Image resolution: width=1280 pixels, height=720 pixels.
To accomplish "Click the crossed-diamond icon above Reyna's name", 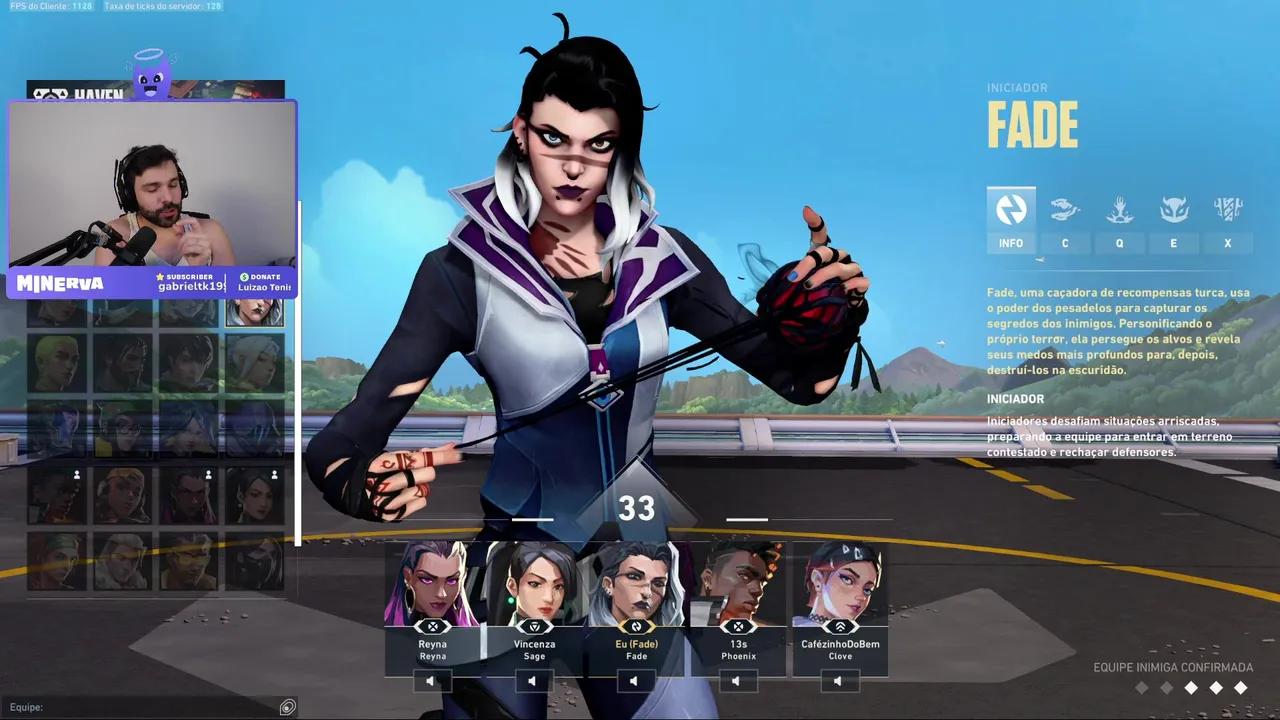I will pyautogui.click(x=432, y=626).
